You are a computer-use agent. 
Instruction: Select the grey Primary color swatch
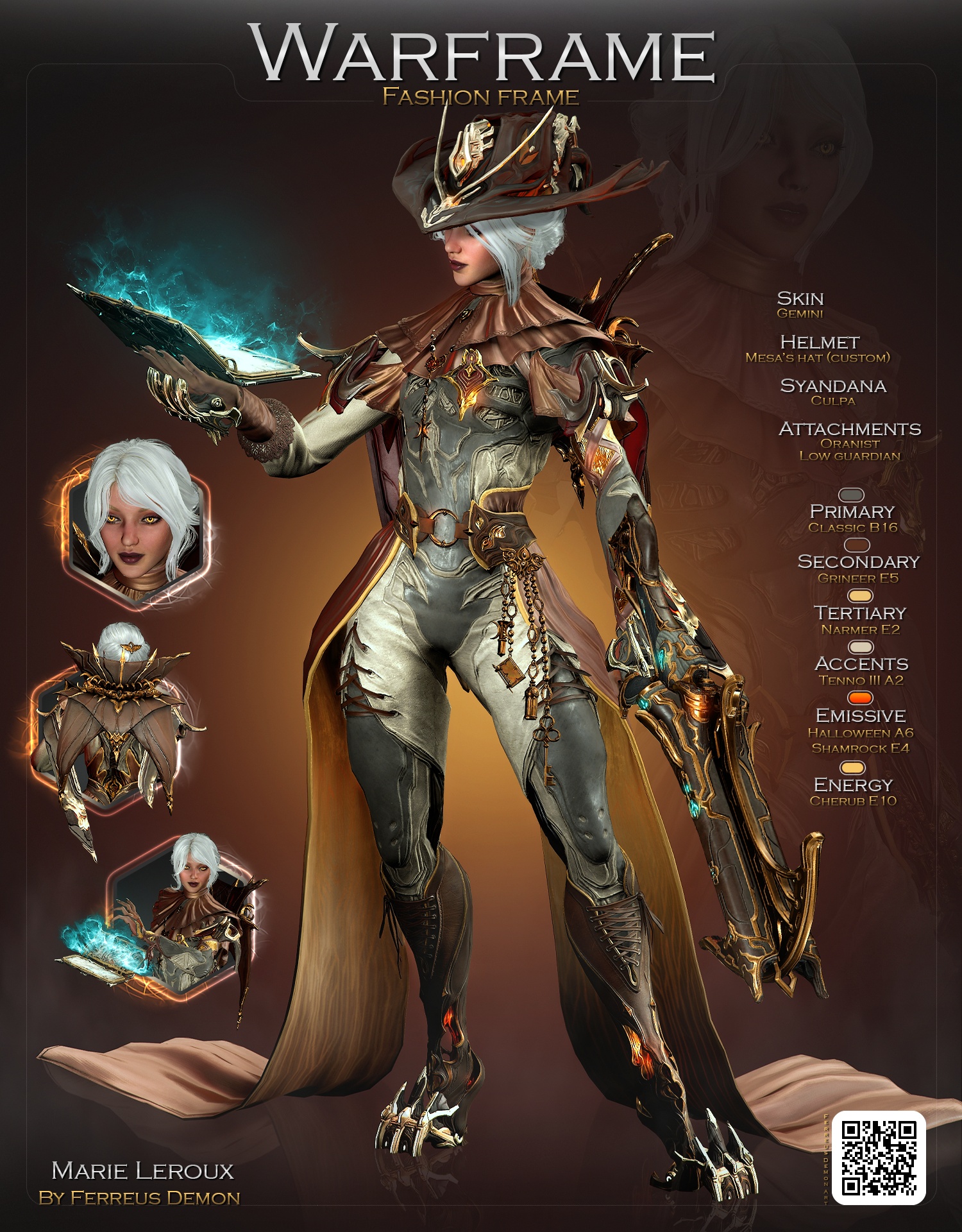tap(852, 495)
